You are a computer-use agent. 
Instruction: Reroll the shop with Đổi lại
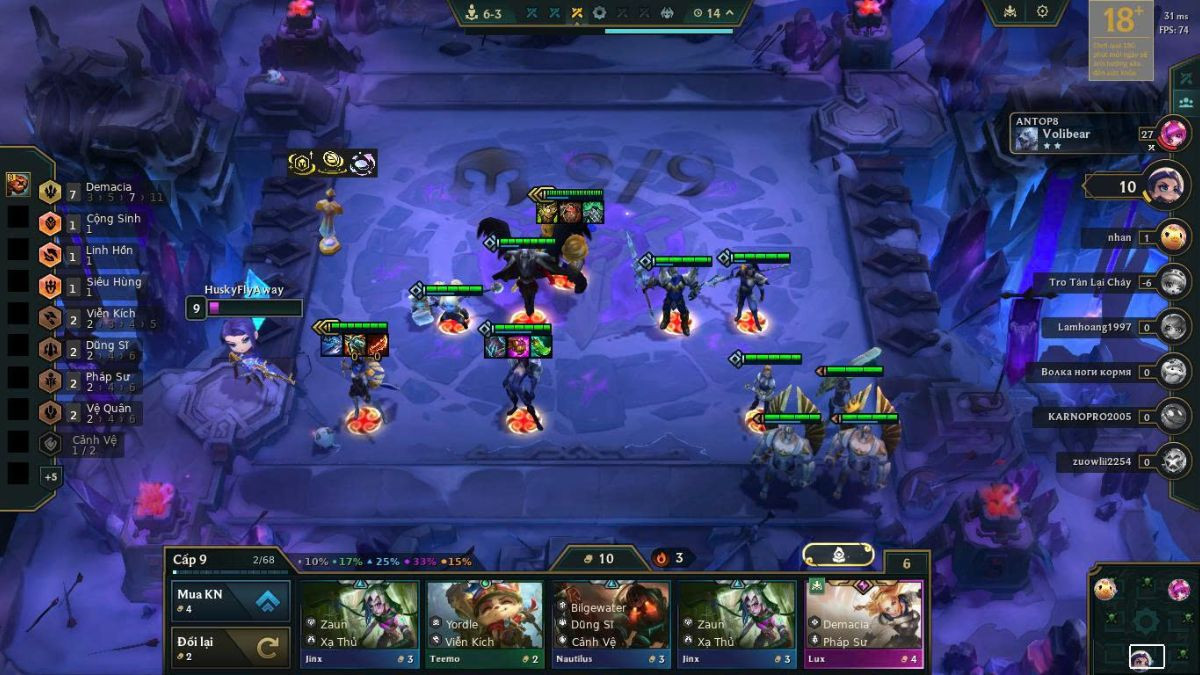[x=231, y=647]
